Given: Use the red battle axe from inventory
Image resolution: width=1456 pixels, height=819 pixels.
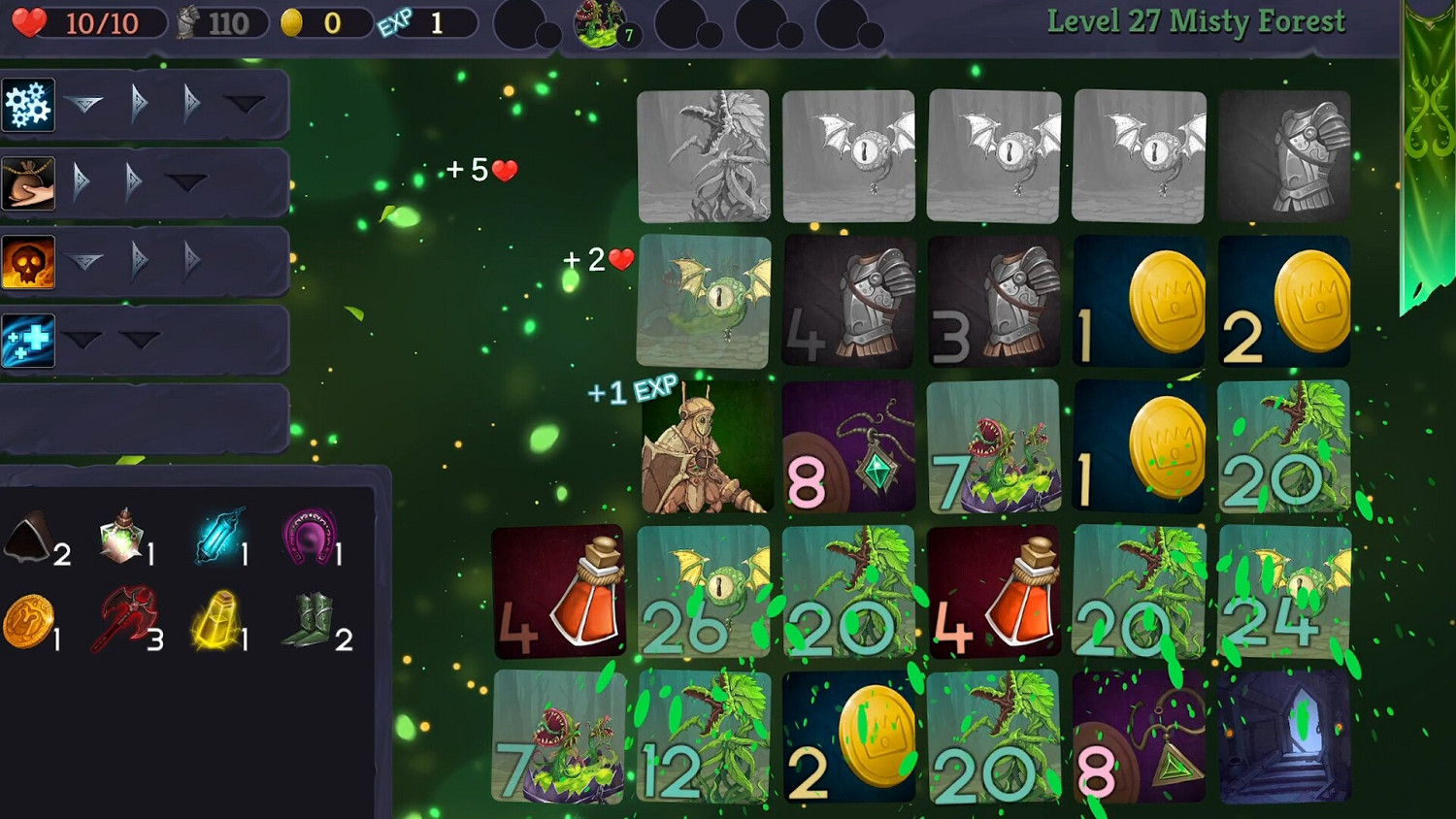Looking at the screenshot, I should pos(123,619).
